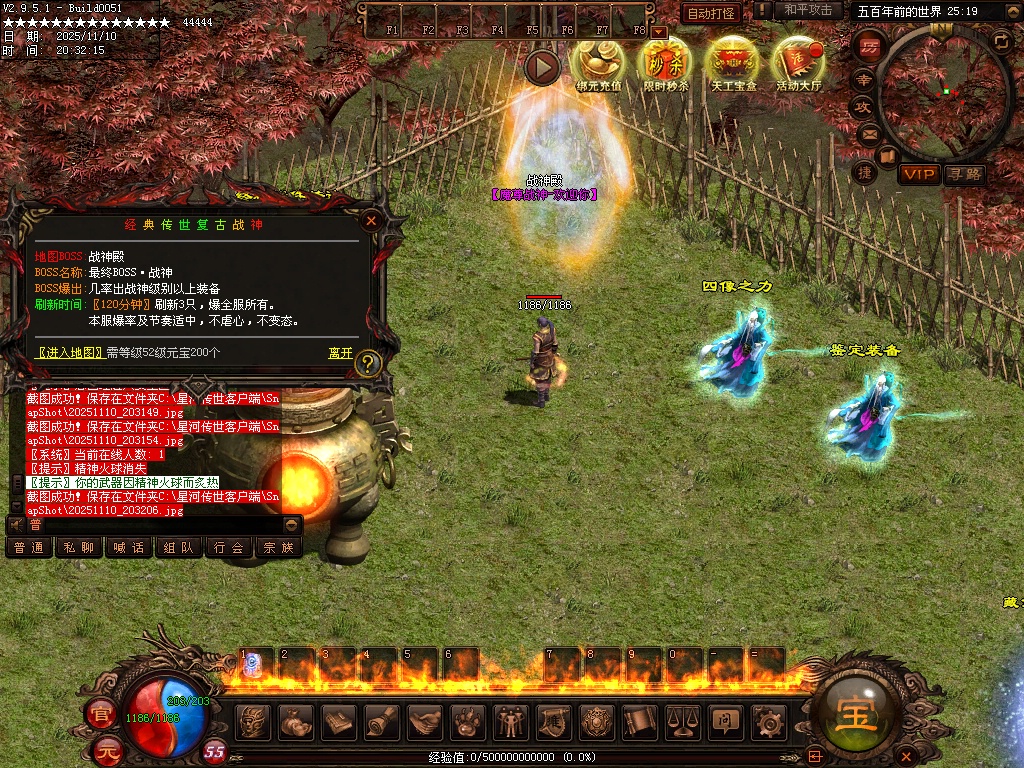Open the question mark help button
Image resolution: width=1024 pixels, height=768 pixels.
pos(368,363)
